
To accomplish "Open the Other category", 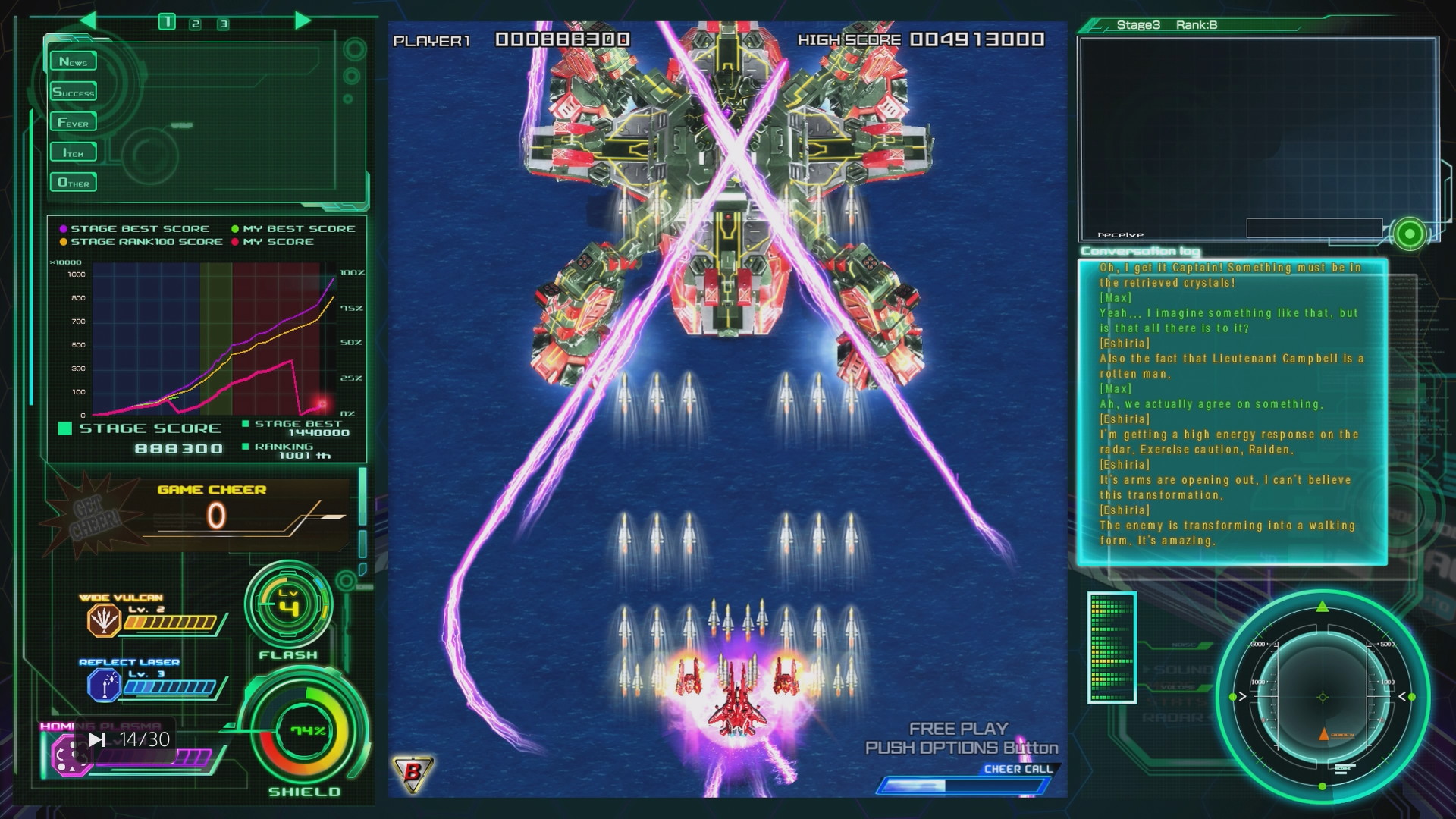I will pyautogui.click(x=73, y=183).
